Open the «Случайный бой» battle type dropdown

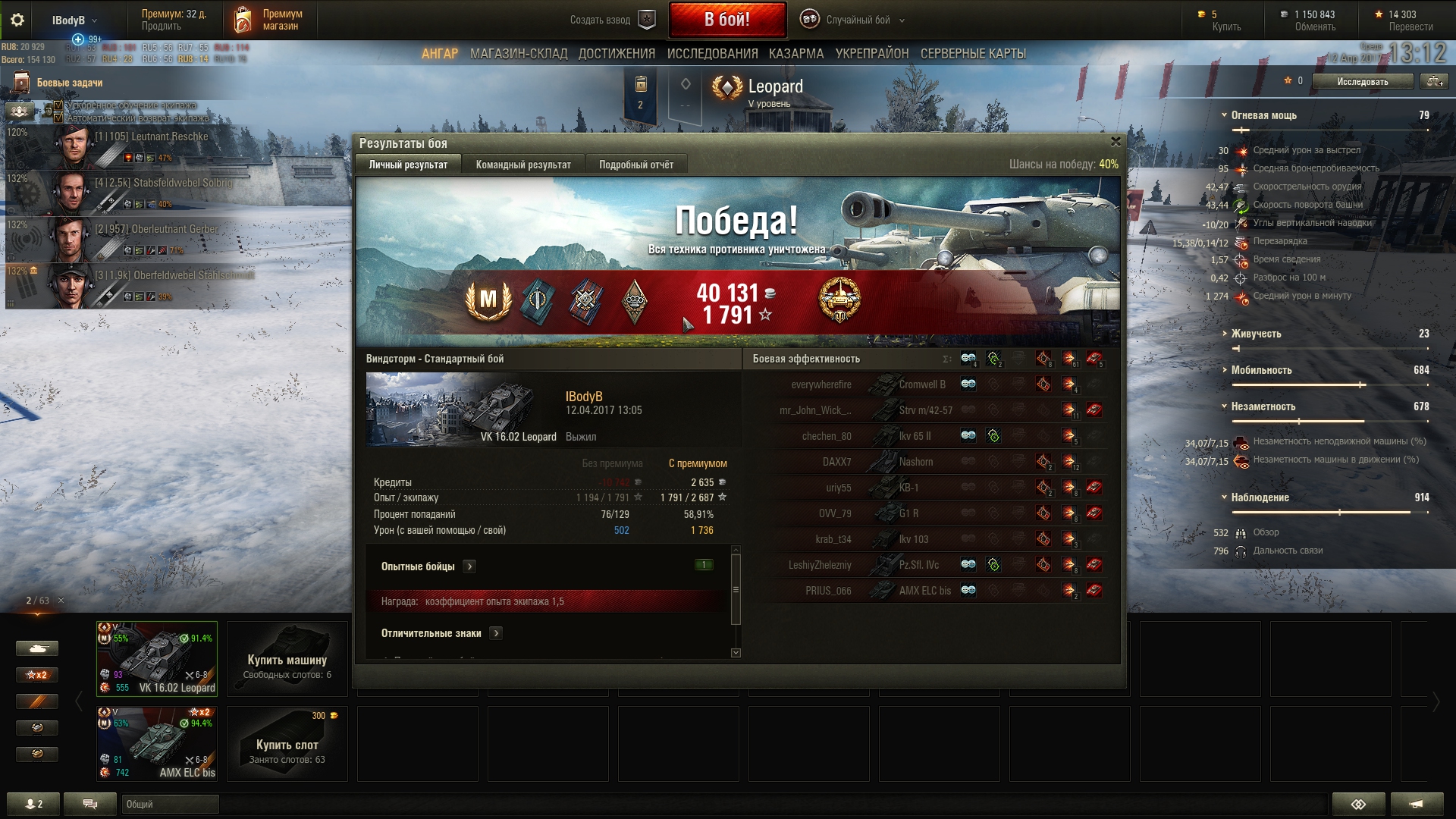(857, 20)
